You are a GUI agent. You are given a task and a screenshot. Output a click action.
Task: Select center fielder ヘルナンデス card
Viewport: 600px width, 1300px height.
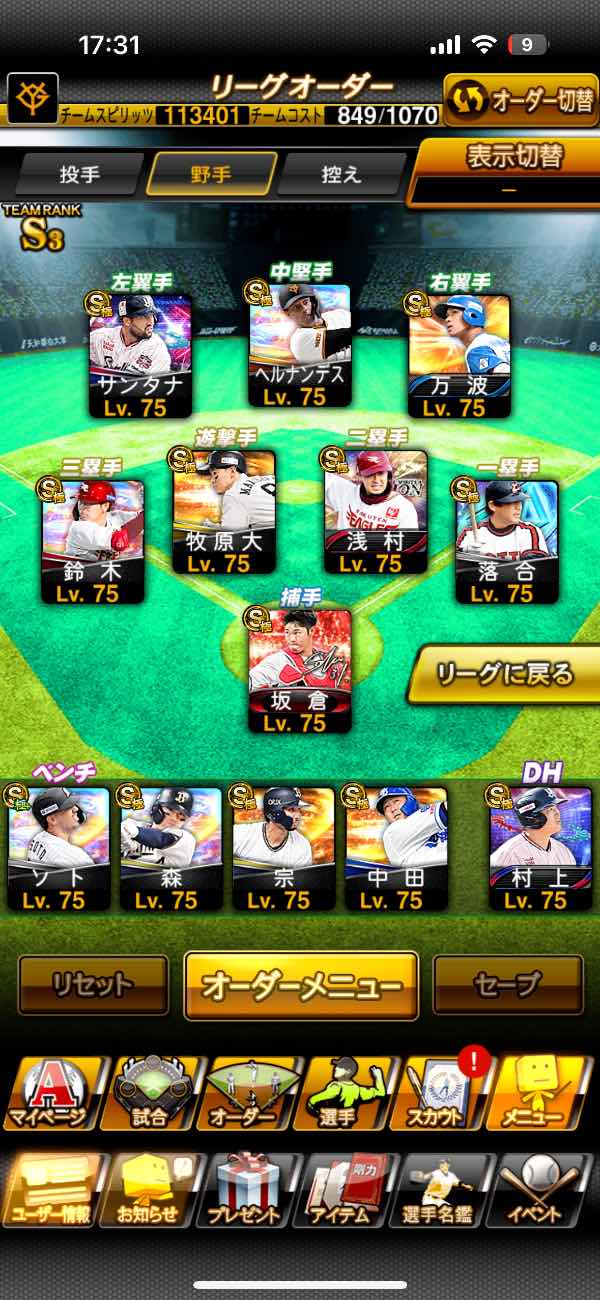click(x=300, y=343)
